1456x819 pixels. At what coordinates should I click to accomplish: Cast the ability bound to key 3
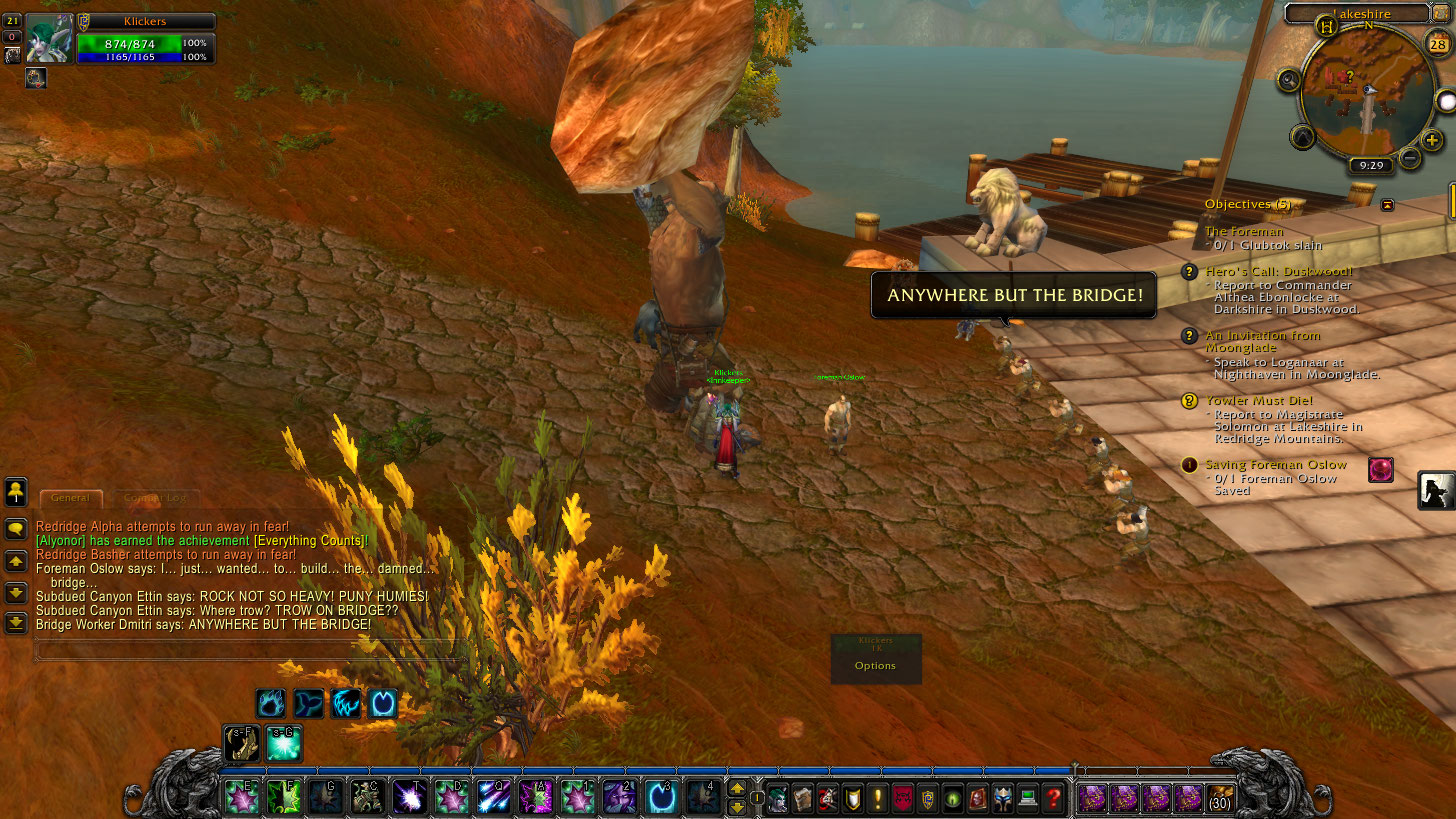660,797
